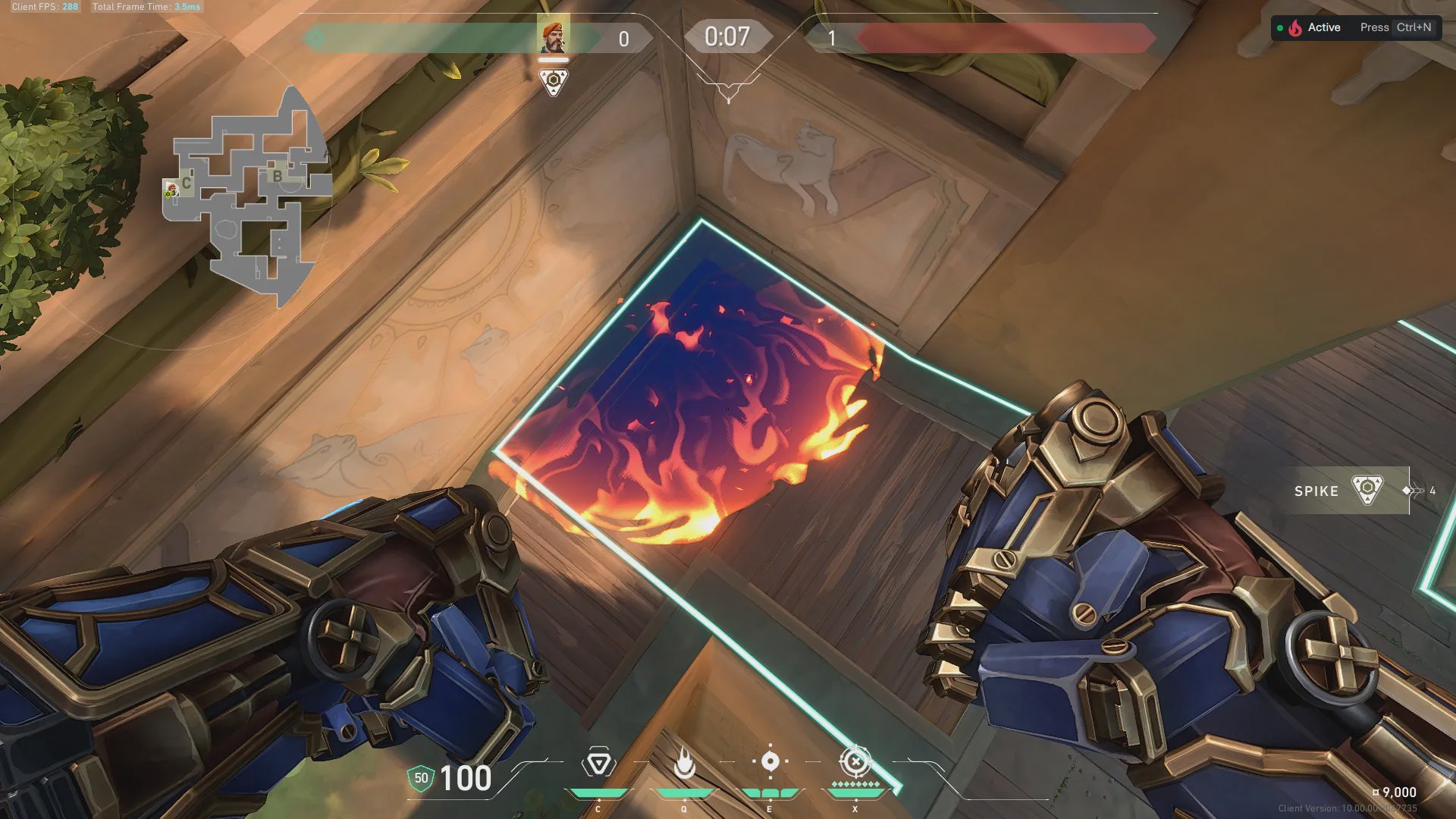This screenshot has height=819, width=1456.
Task: Trigger the Orbital Strike ultimate icon
Action: [x=855, y=761]
